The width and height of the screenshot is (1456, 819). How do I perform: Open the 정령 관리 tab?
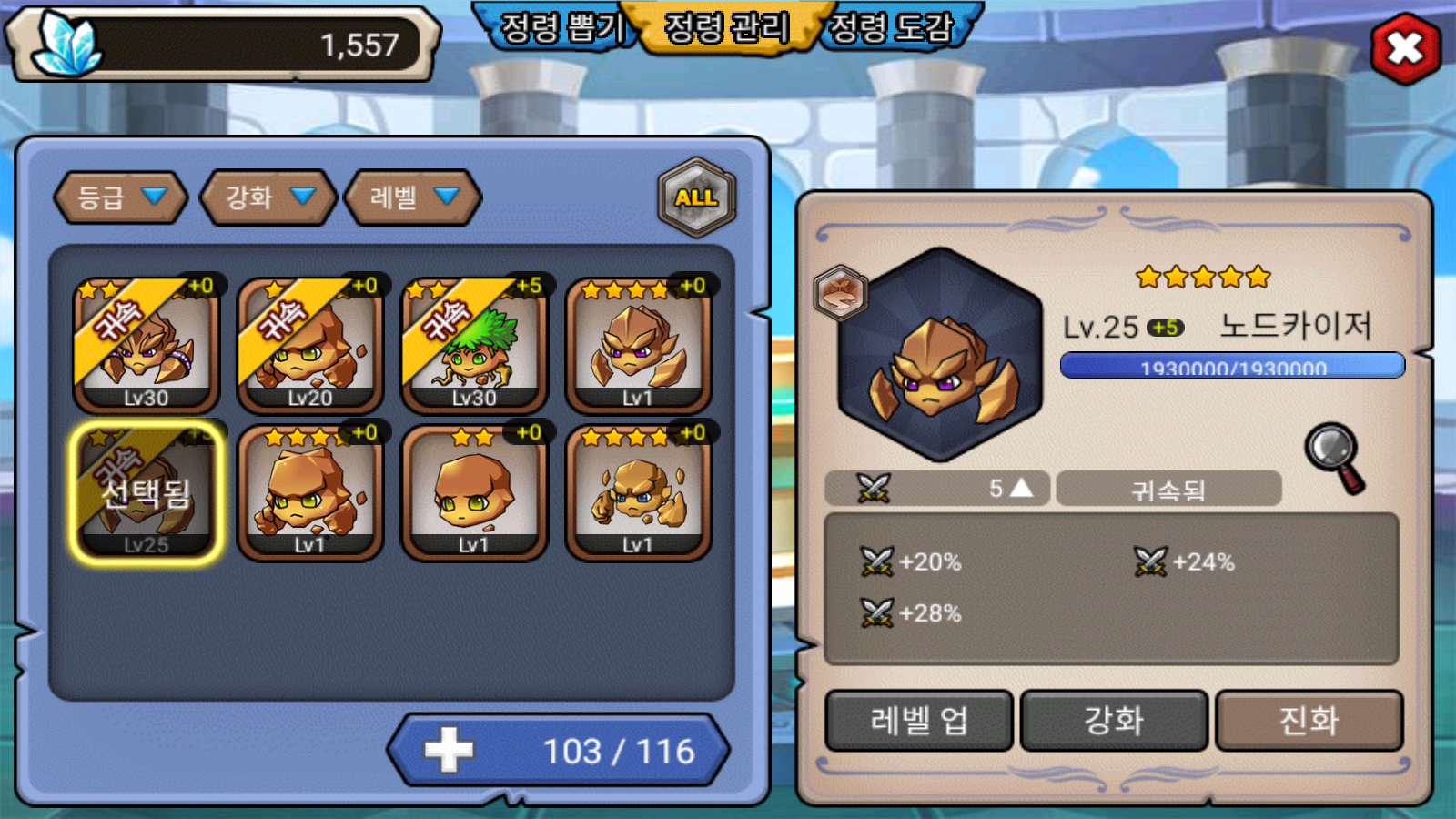tap(726, 27)
